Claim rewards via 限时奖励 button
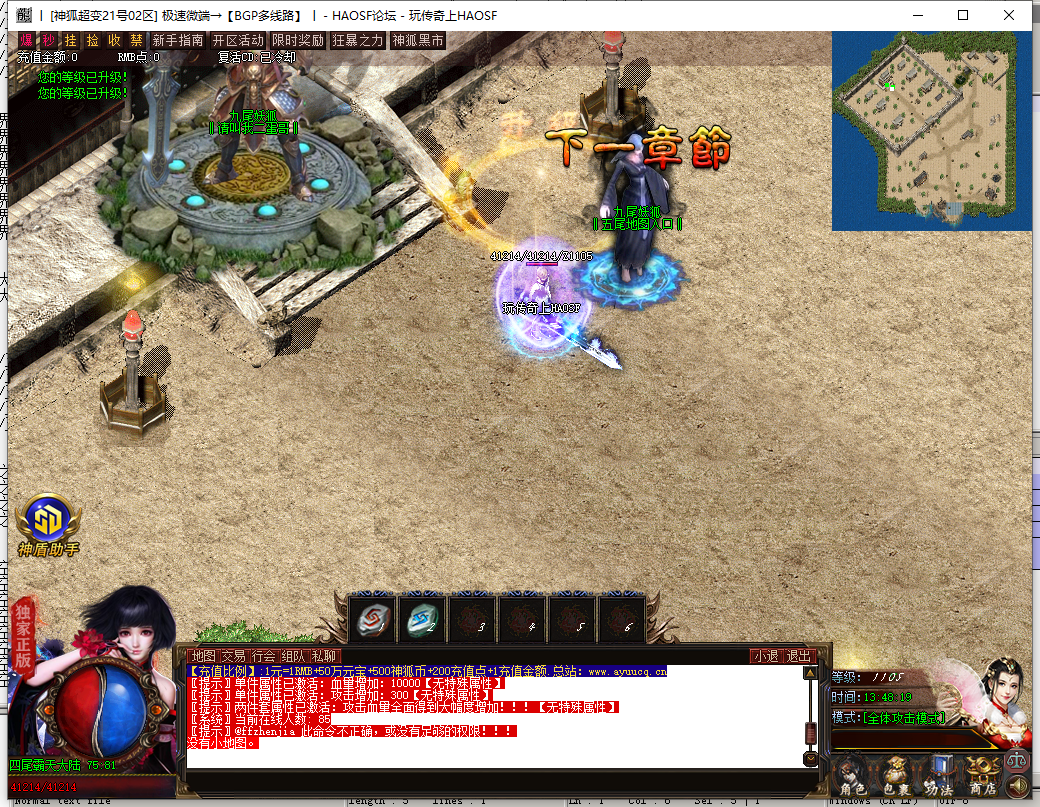1040x807 pixels. [298, 41]
